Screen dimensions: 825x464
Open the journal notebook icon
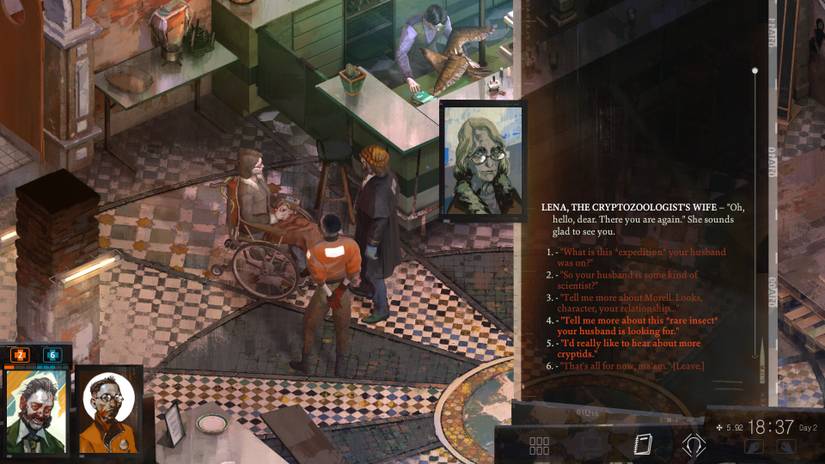point(642,444)
